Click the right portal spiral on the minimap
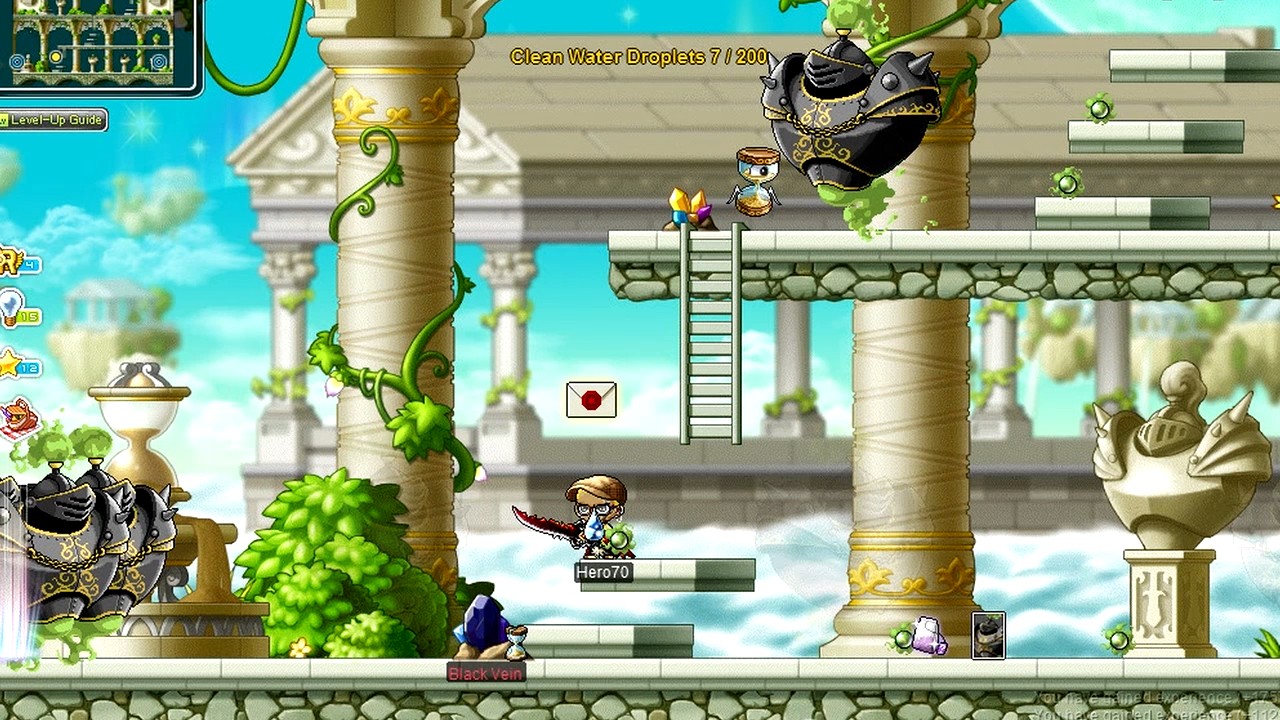The height and width of the screenshot is (720, 1280). (x=159, y=61)
